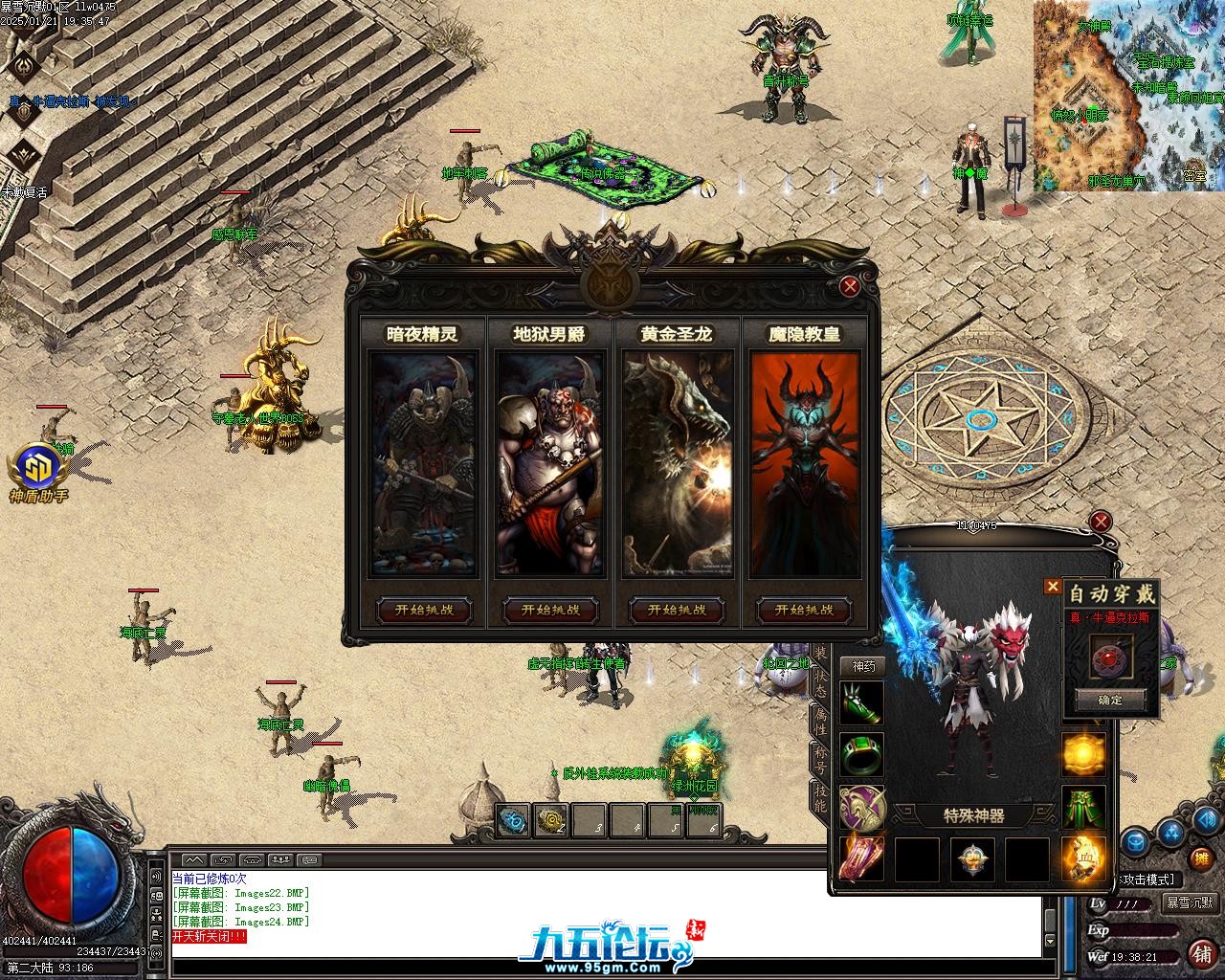Start the 暗夜精灵 boss challenge

(x=424, y=610)
